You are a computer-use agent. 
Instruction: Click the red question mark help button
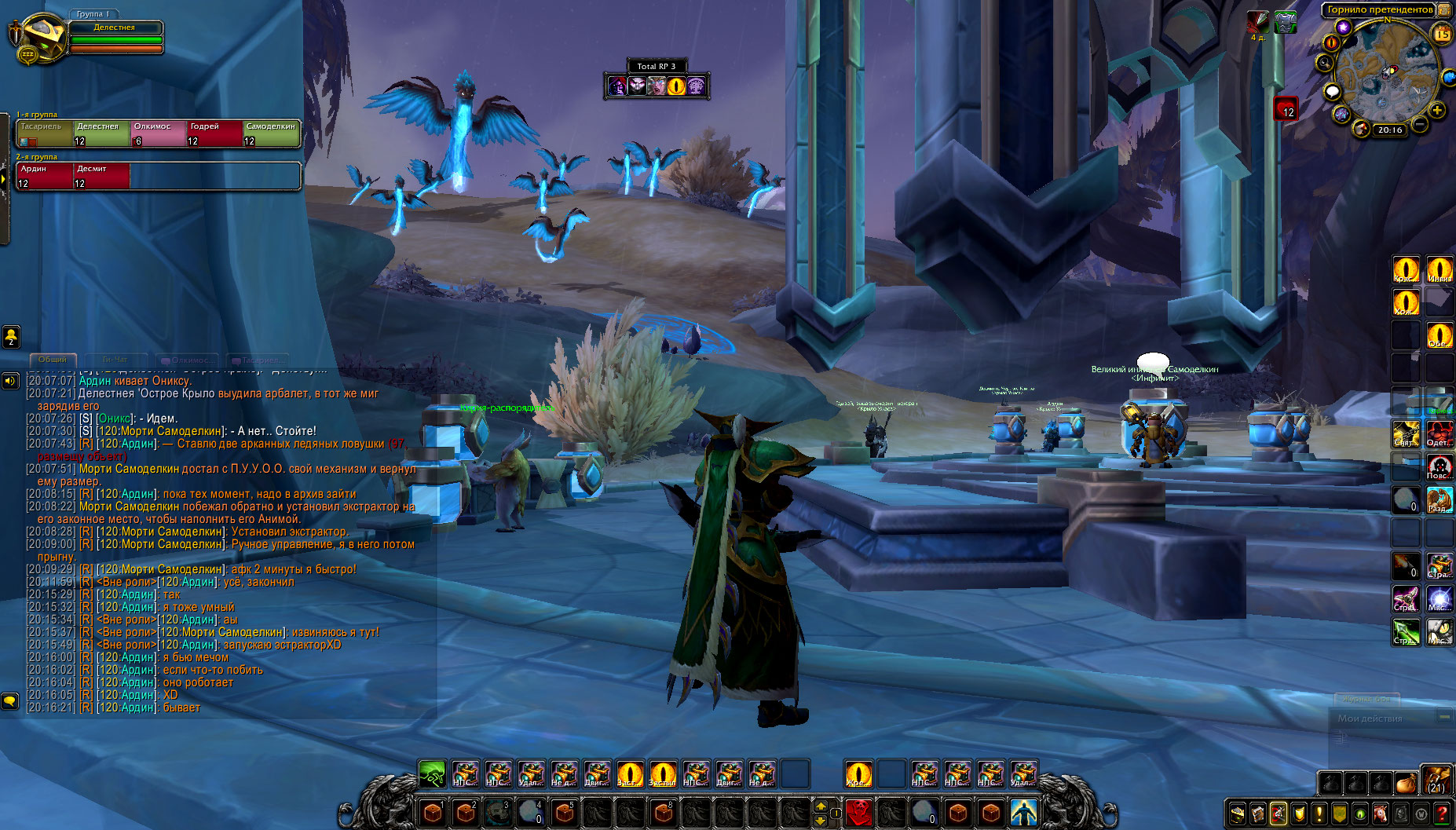[1442, 814]
